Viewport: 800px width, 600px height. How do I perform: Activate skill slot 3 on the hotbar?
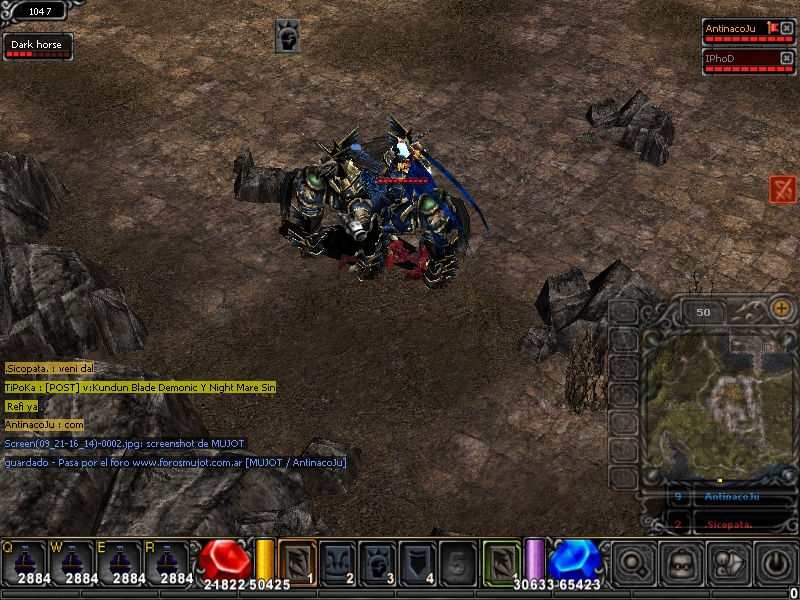click(377, 561)
